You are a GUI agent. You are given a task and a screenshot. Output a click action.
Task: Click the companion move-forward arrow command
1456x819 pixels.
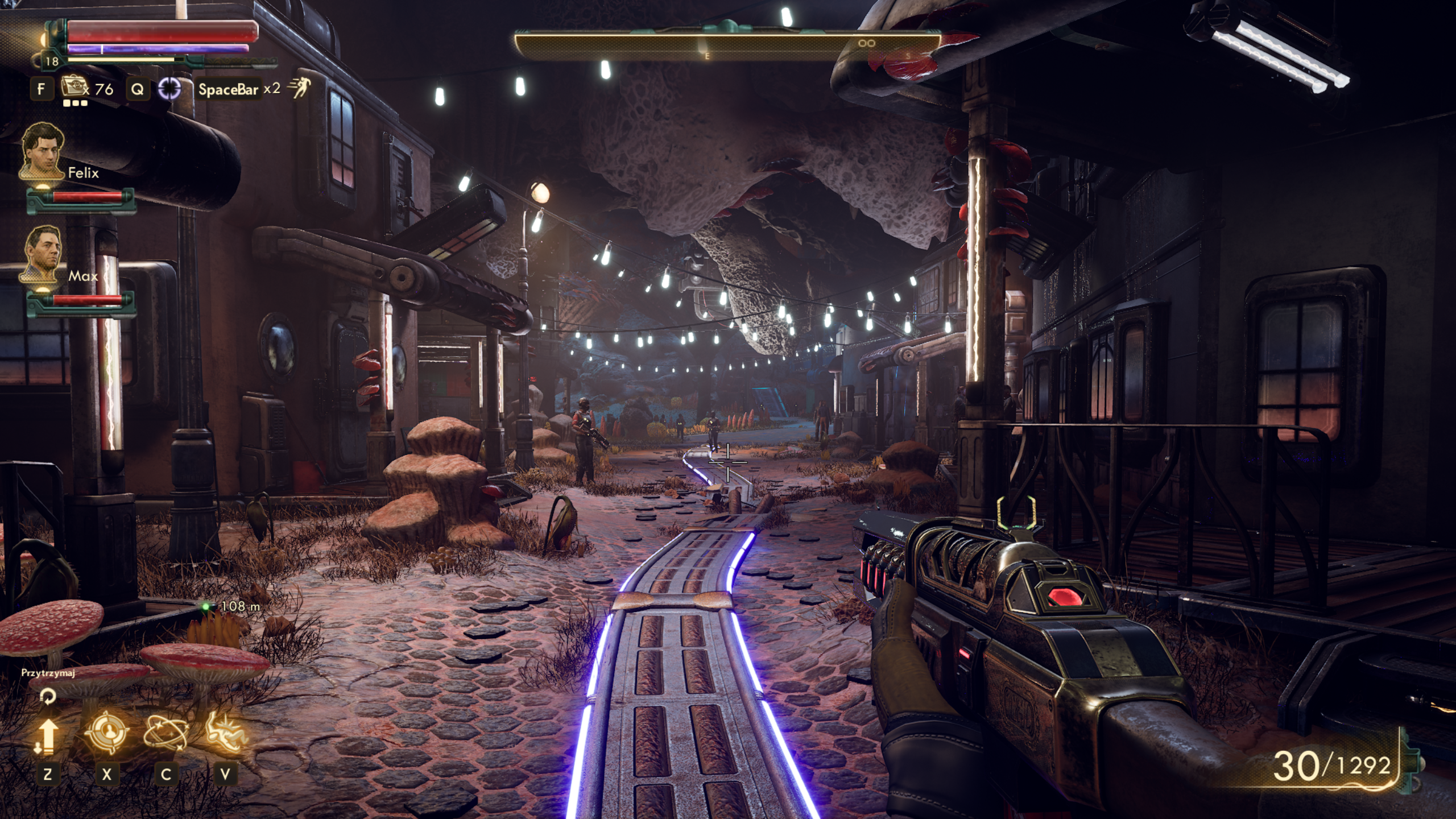pos(47,736)
